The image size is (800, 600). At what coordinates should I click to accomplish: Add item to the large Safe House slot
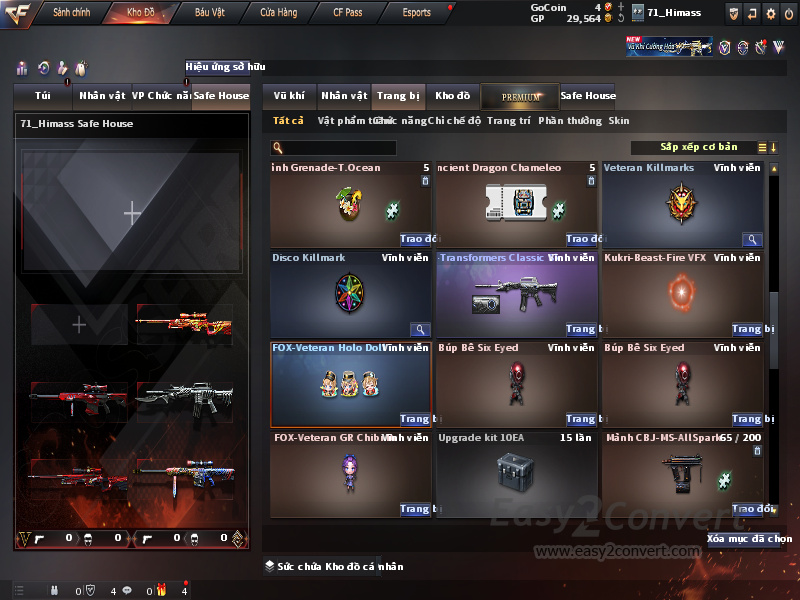pos(132,212)
